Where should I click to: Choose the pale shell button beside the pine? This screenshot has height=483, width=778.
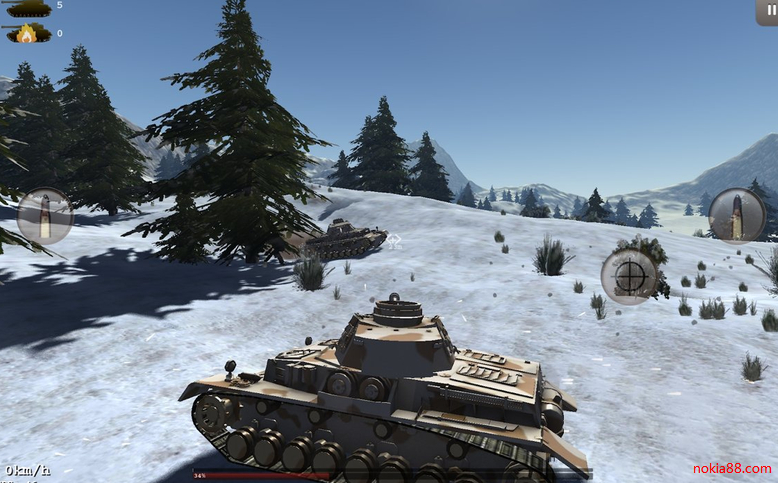45,216
